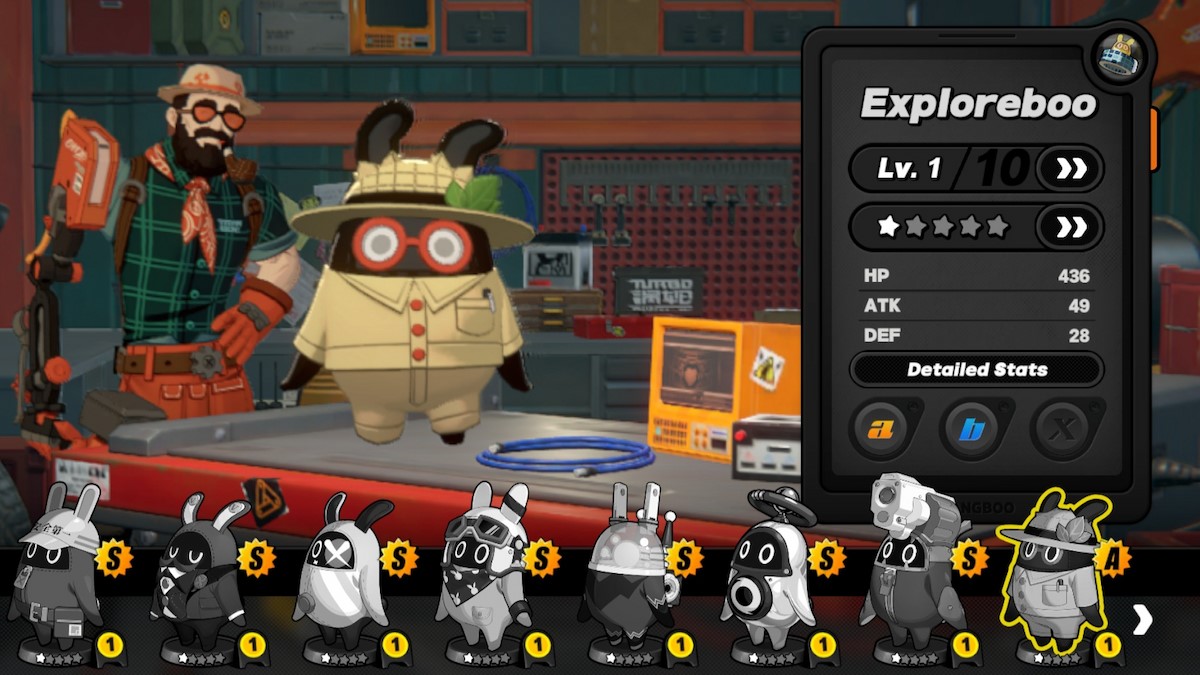The image size is (1200, 675).
Task: Click the Bangboo icon atop the info panel
Action: tap(1116, 56)
